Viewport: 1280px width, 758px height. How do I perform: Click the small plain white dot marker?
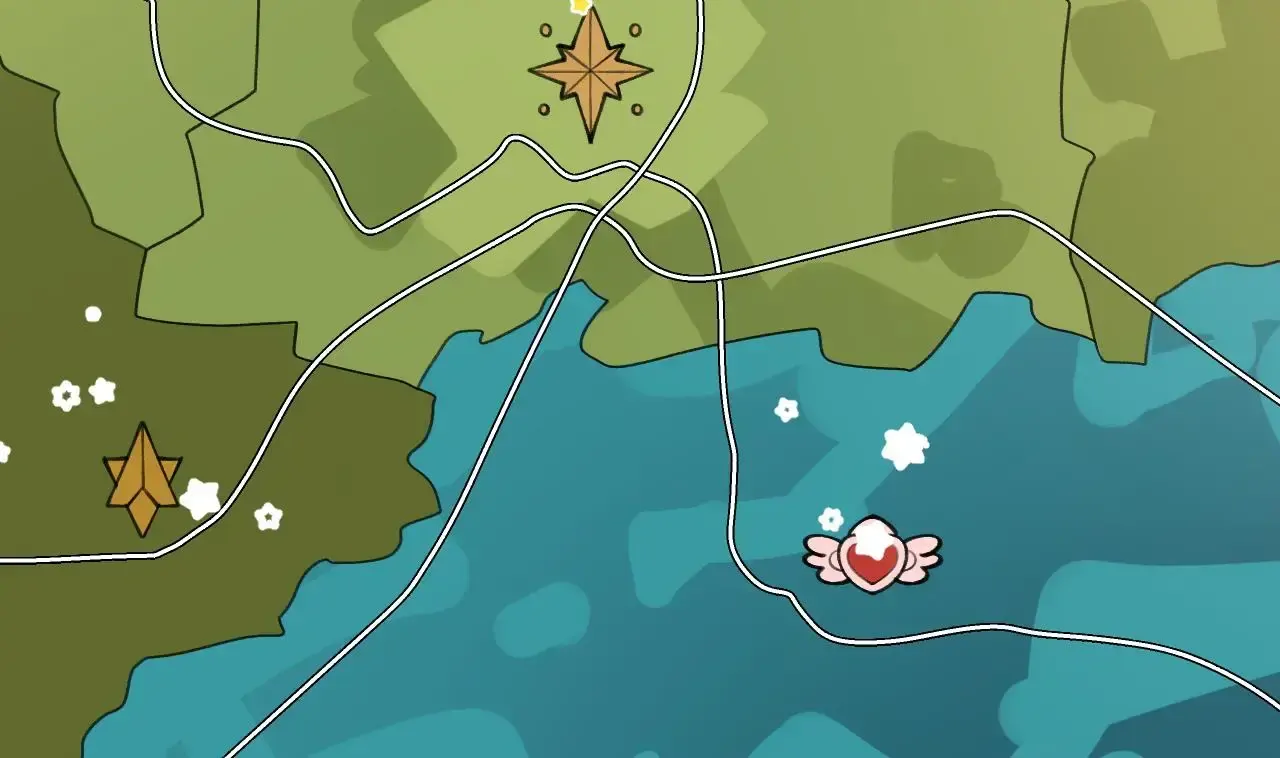[x=93, y=314]
